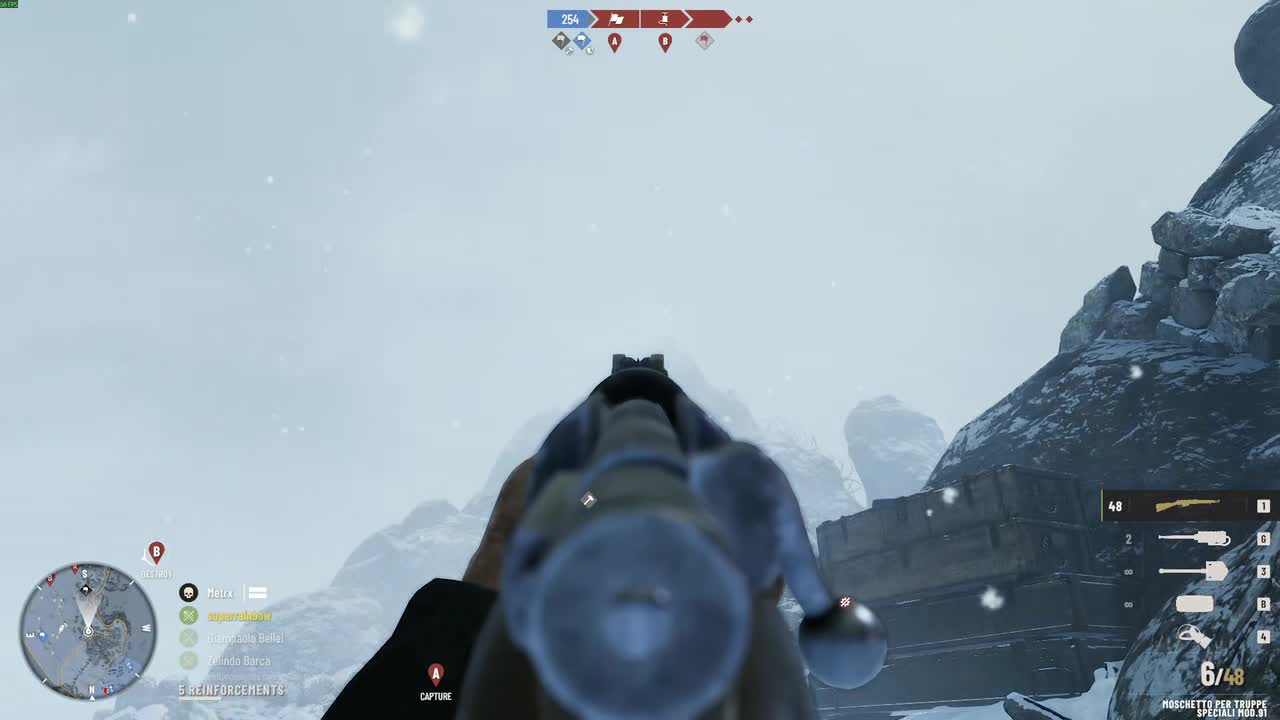The height and width of the screenshot is (720, 1280).
Task: Expand the objective marker A pin
Action: 615,43
